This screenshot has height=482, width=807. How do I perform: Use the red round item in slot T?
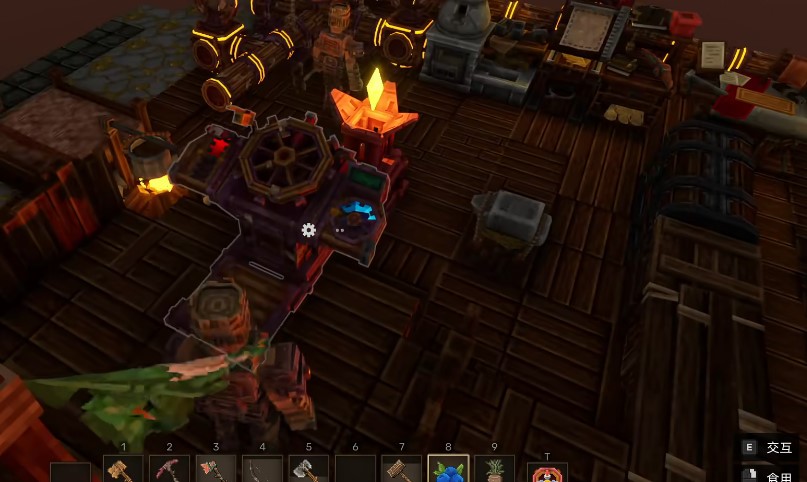point(547,472)
